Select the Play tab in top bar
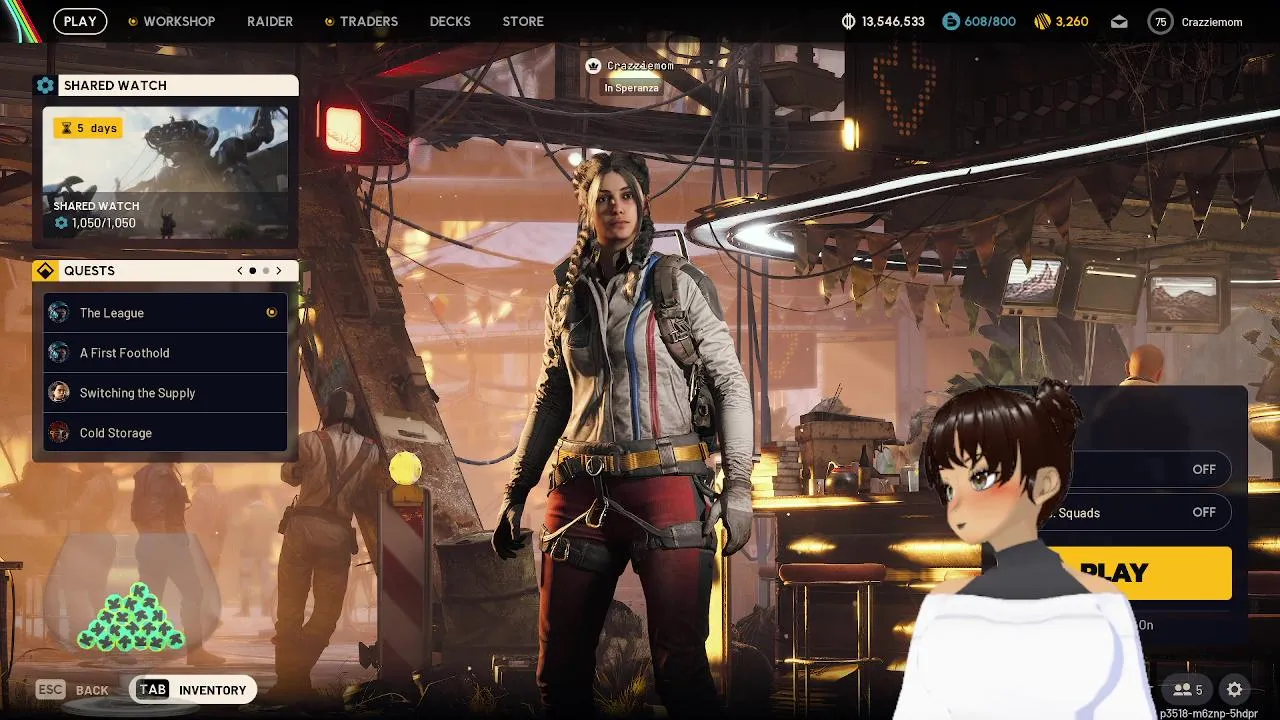 pos(80,21)
